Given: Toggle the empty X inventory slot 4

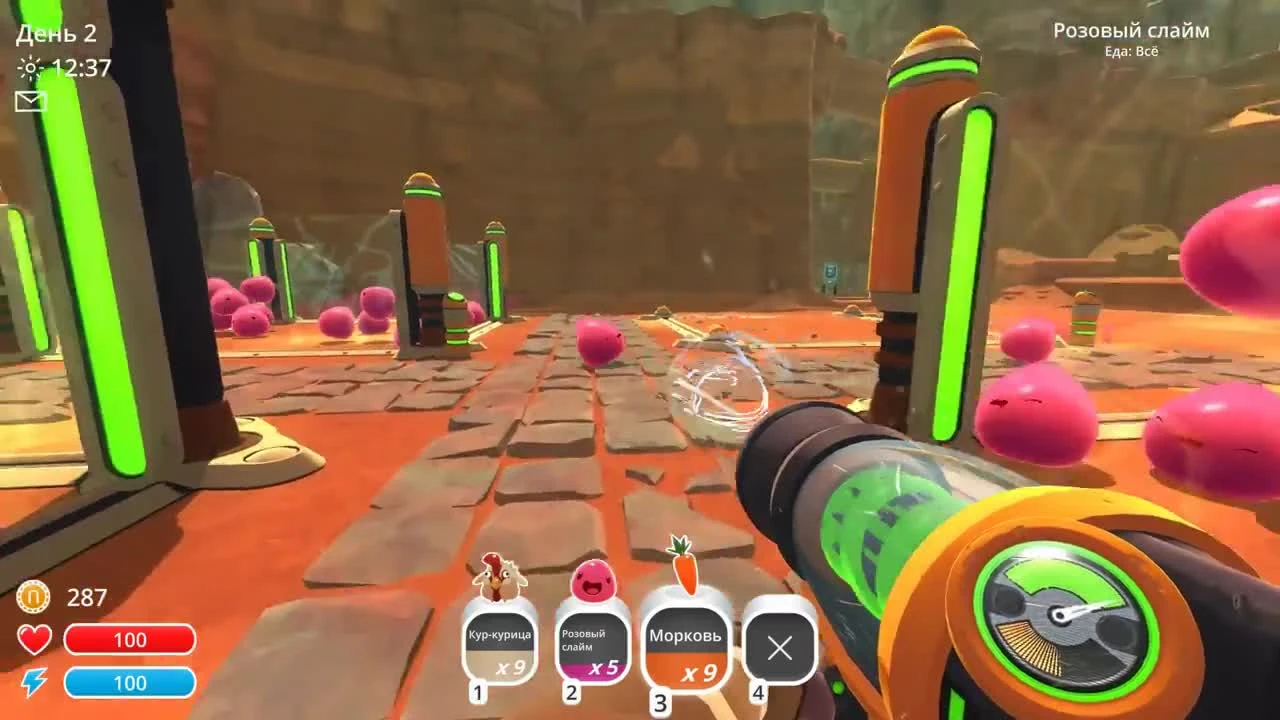Looking at the screenshot, I should (779, 648).
